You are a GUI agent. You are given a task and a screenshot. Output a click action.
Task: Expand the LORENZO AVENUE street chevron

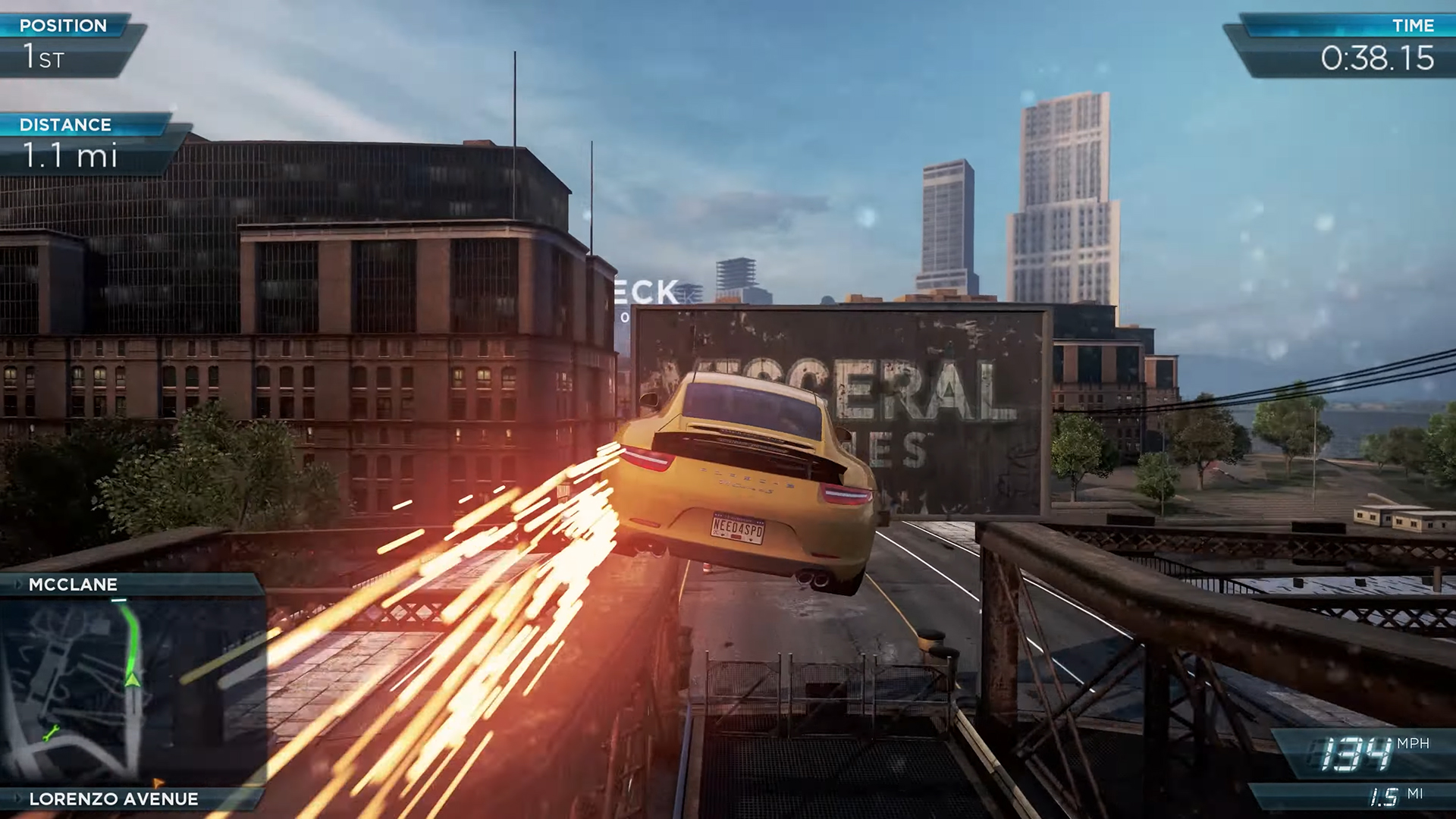pyautogui.click(x=18, y=798)
